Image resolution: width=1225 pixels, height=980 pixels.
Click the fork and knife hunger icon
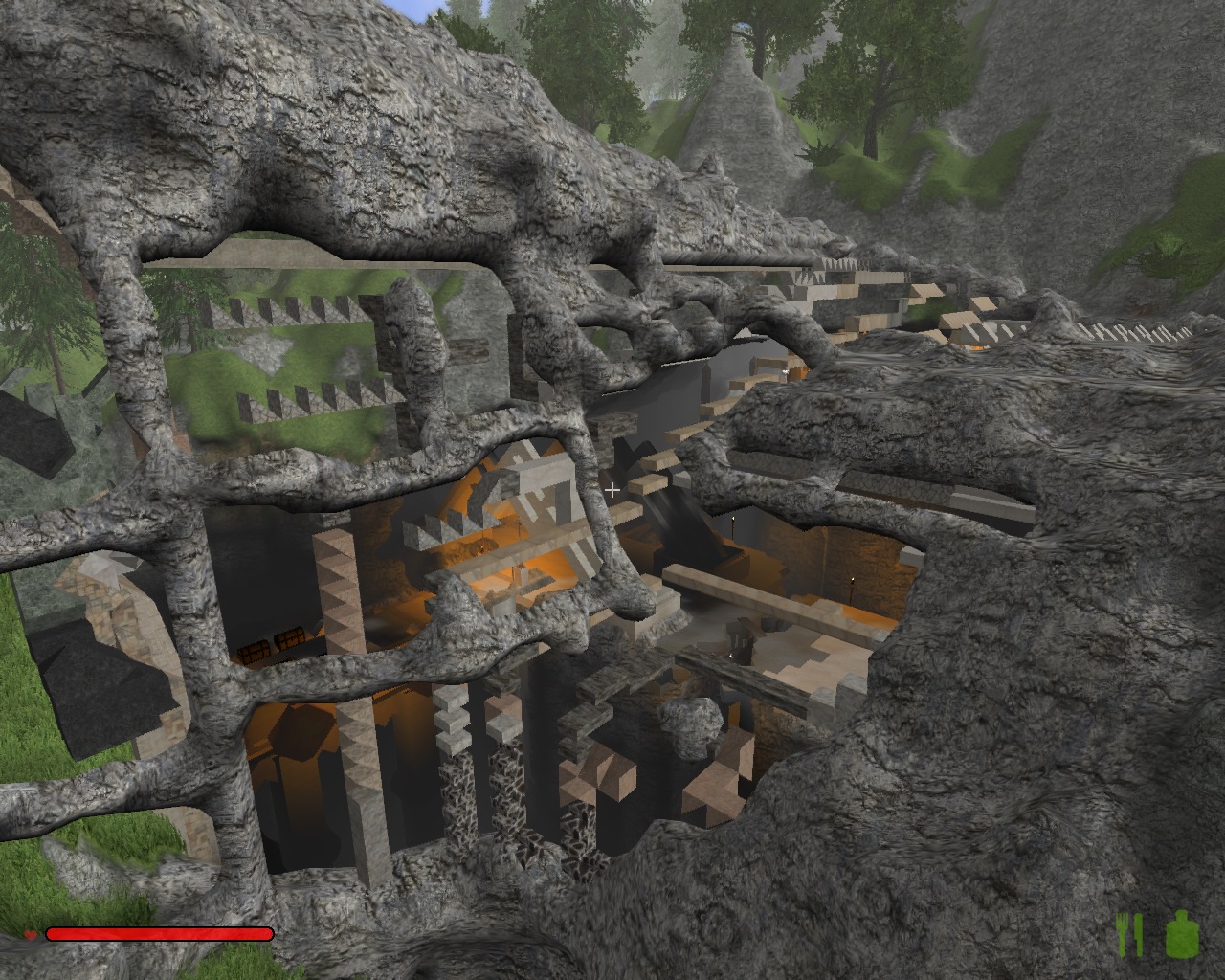coord(1130,934)
